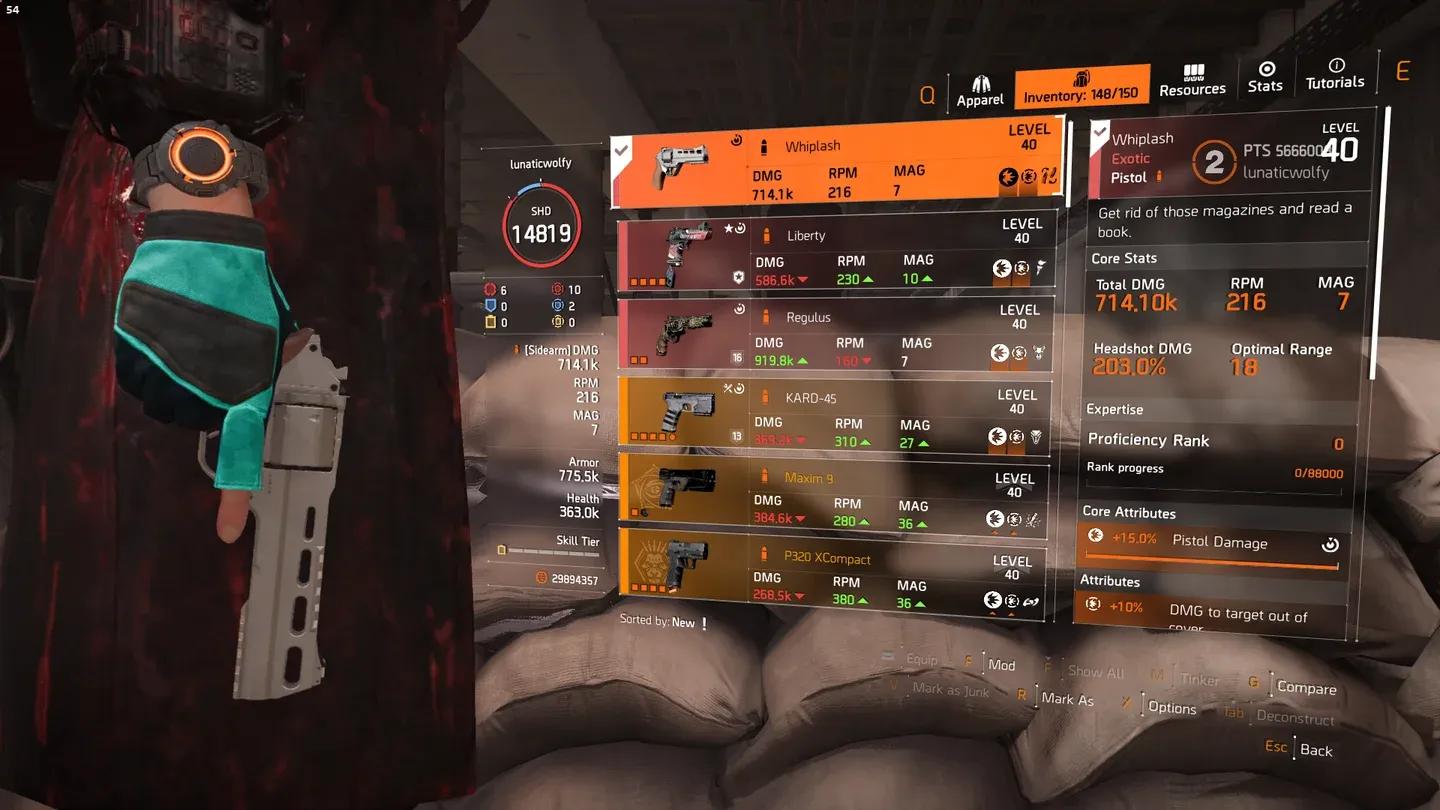
Task: Click the Apparel jacket icon
Action: (980, 75)
